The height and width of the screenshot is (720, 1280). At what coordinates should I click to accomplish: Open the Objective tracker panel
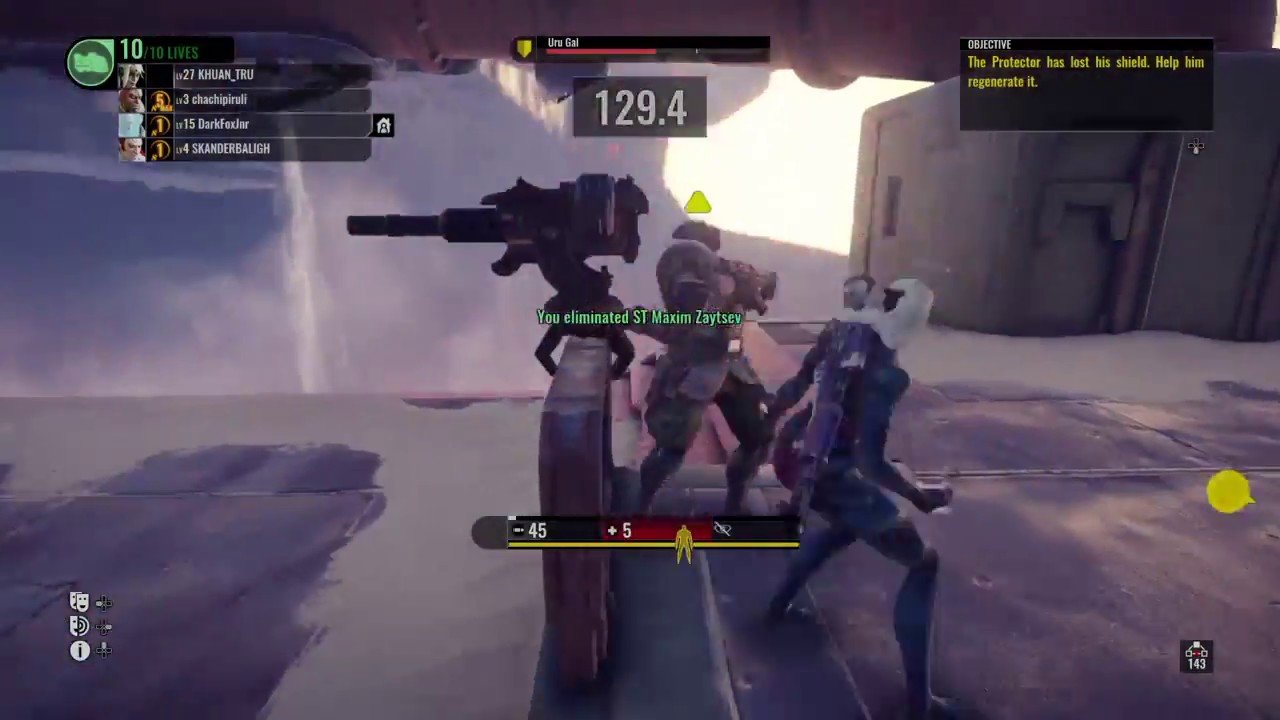pos(1086,84)
